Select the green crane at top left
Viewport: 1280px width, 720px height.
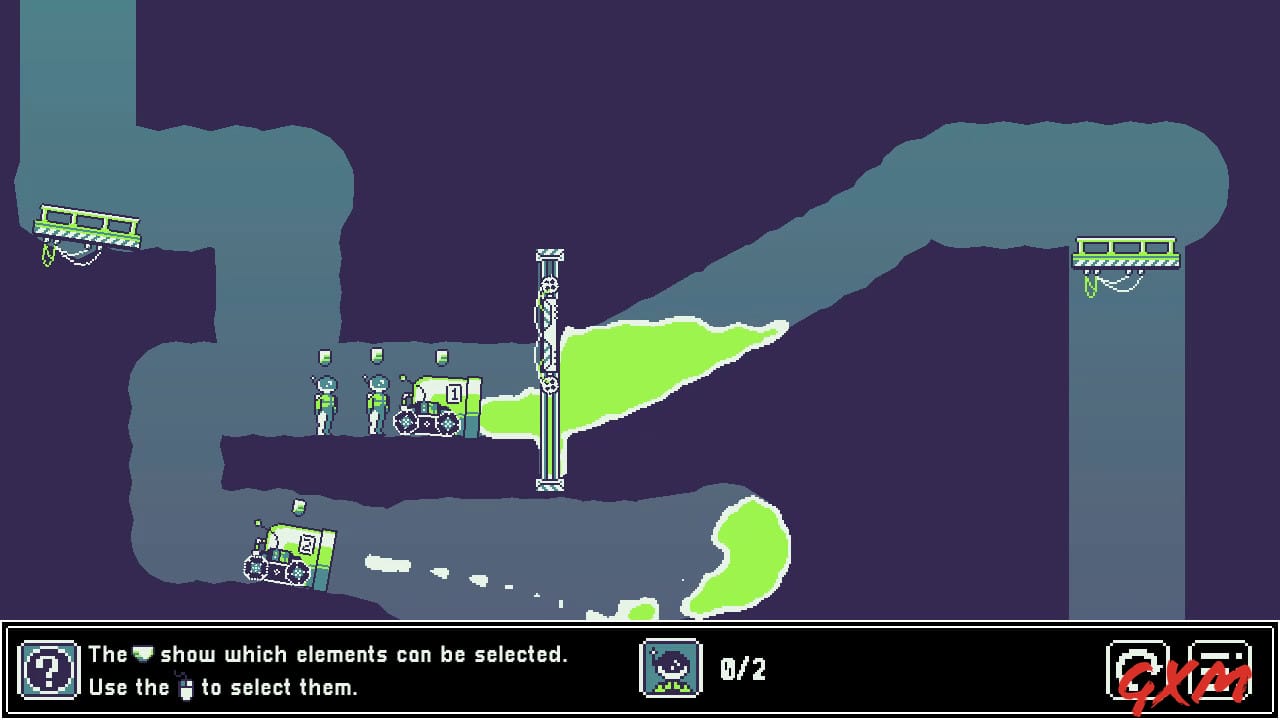(90, 222)
